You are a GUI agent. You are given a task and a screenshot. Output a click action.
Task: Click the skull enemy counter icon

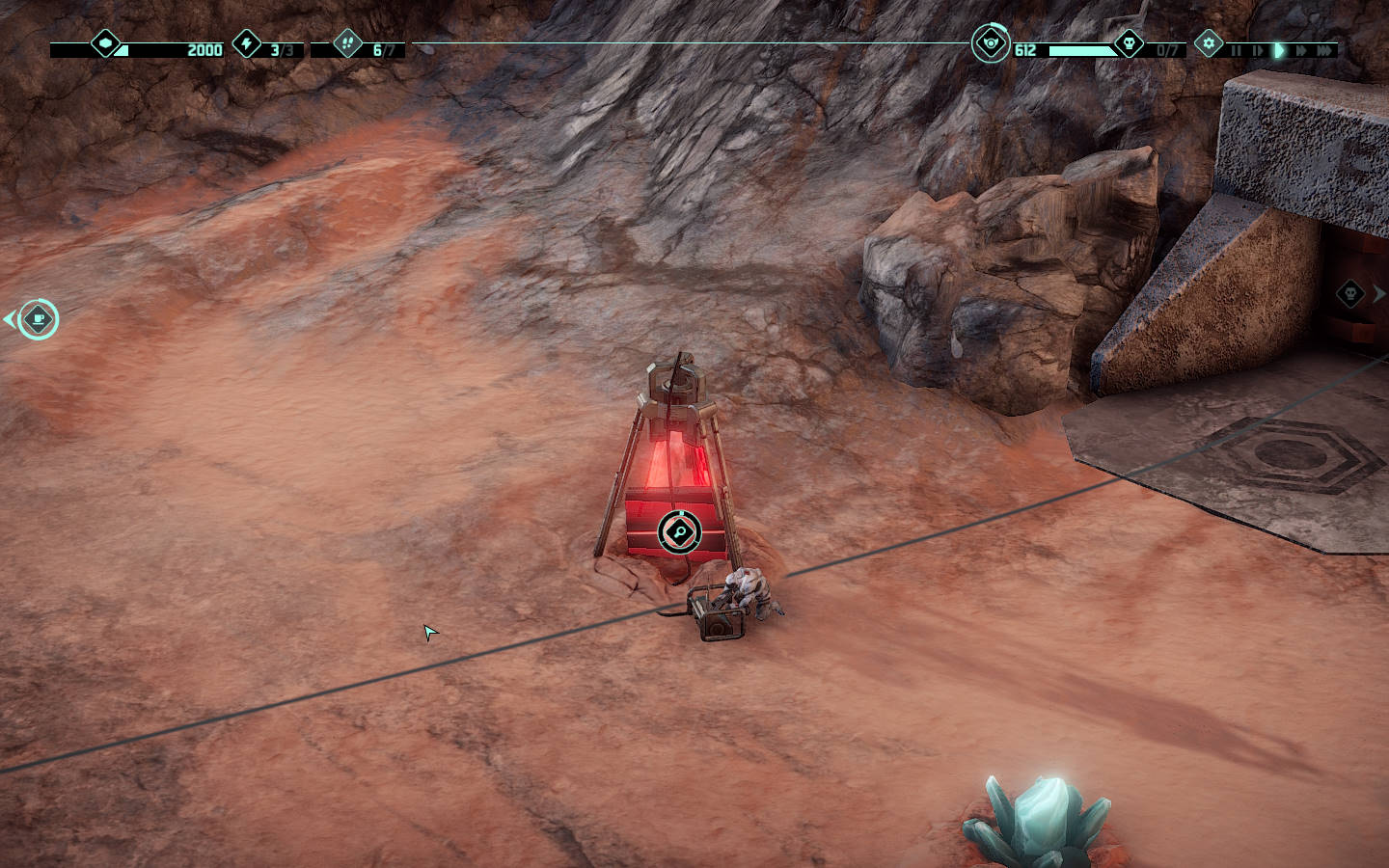pos(1129,43)
